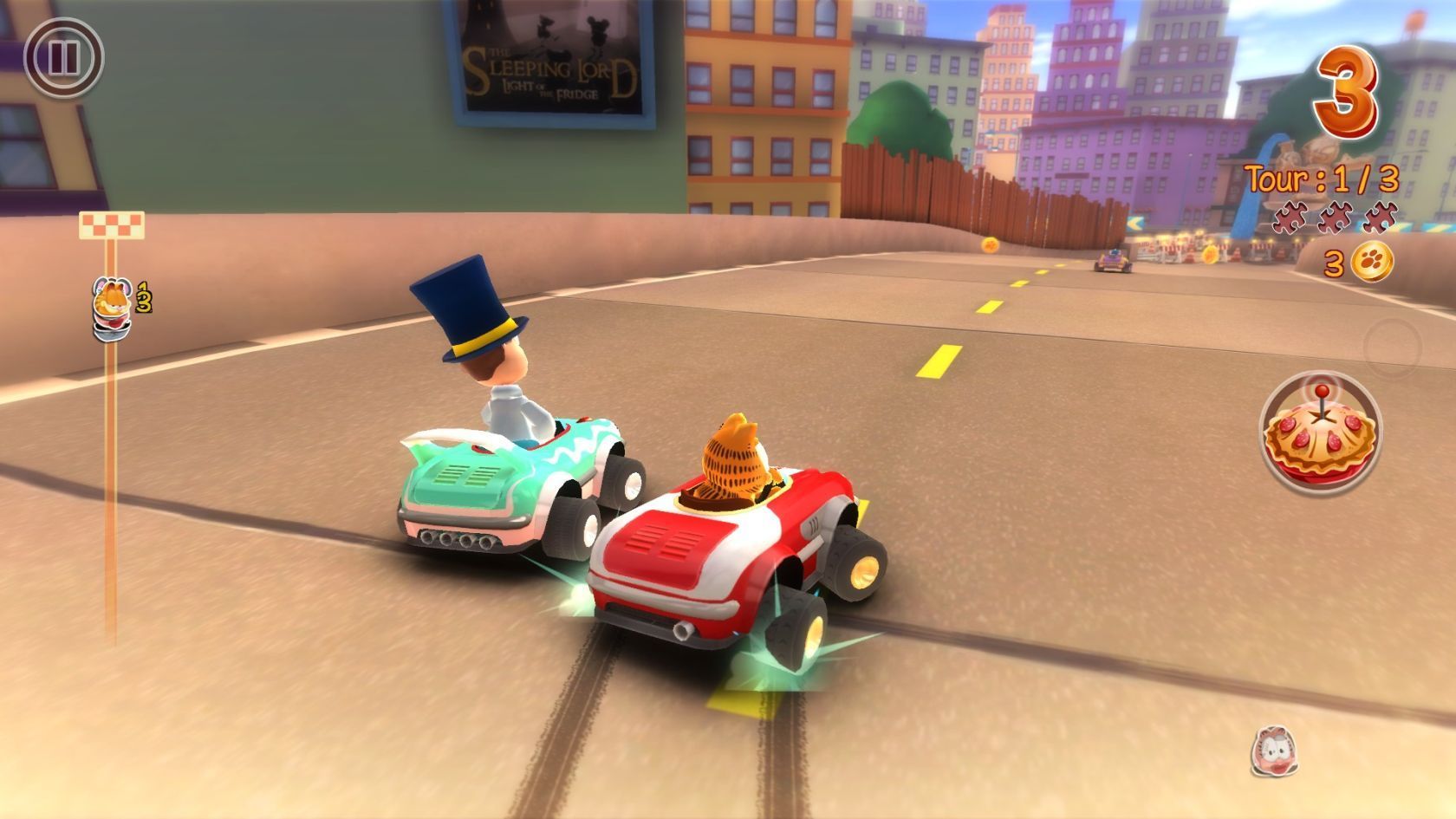Screen dimensions: 1456x819
Task: Tap the large position number 3
Action: 1347,91
